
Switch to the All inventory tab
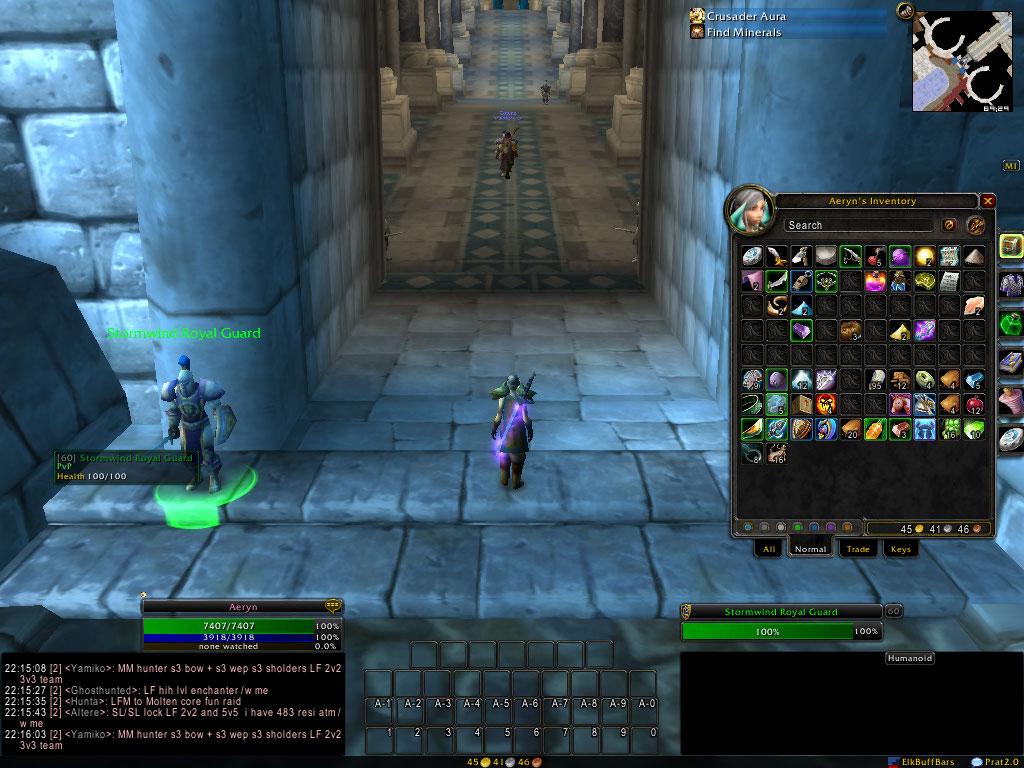pyautogui.click(x=769, y=549)
